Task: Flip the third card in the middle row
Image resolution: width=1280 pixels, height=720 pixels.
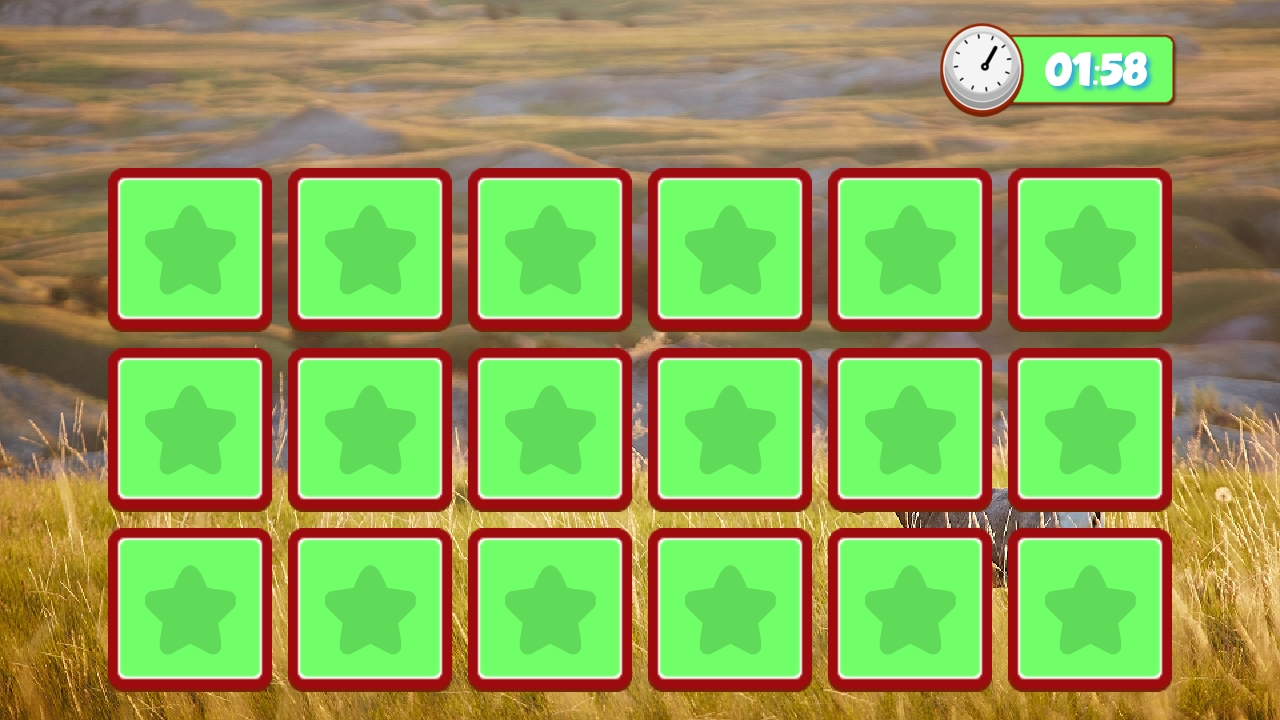Action: 550,428
